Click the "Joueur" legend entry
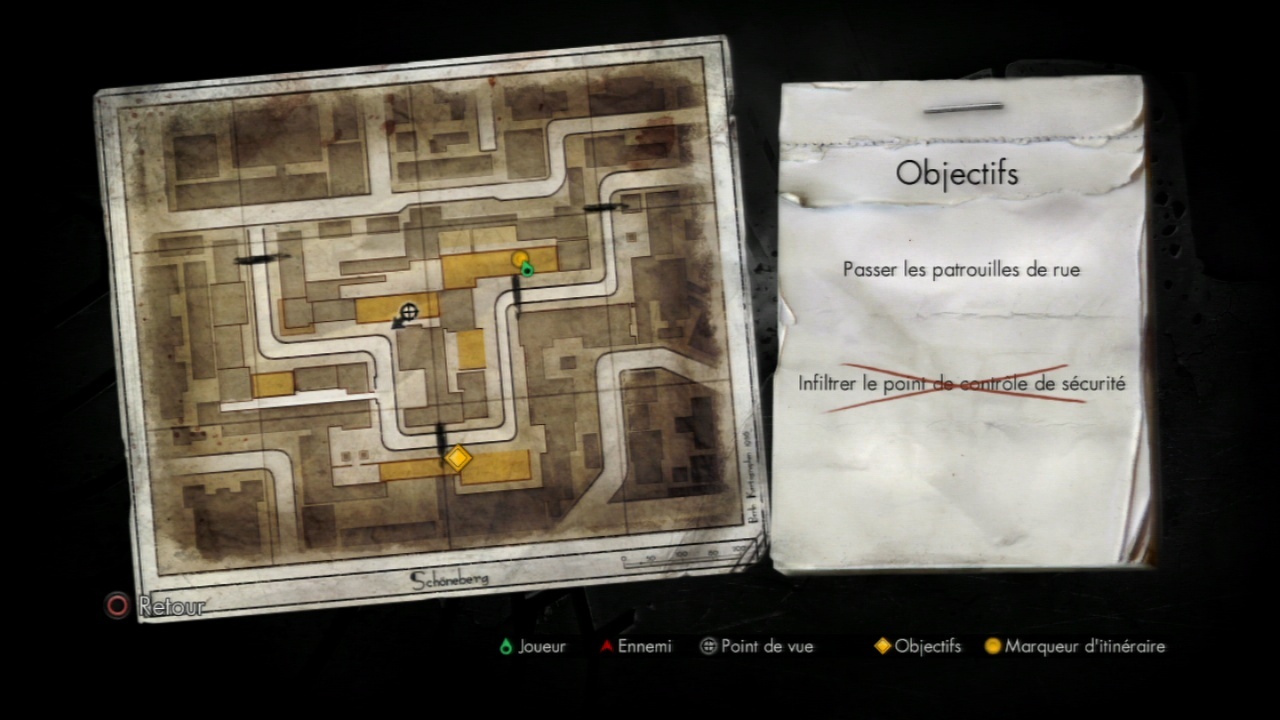 point(533,647)
